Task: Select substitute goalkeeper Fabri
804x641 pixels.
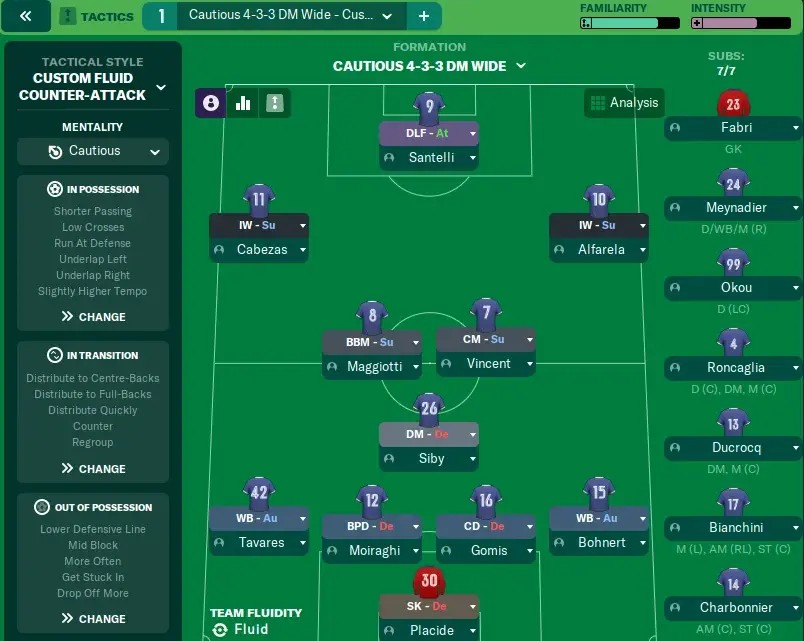Action: pos(733,128)
